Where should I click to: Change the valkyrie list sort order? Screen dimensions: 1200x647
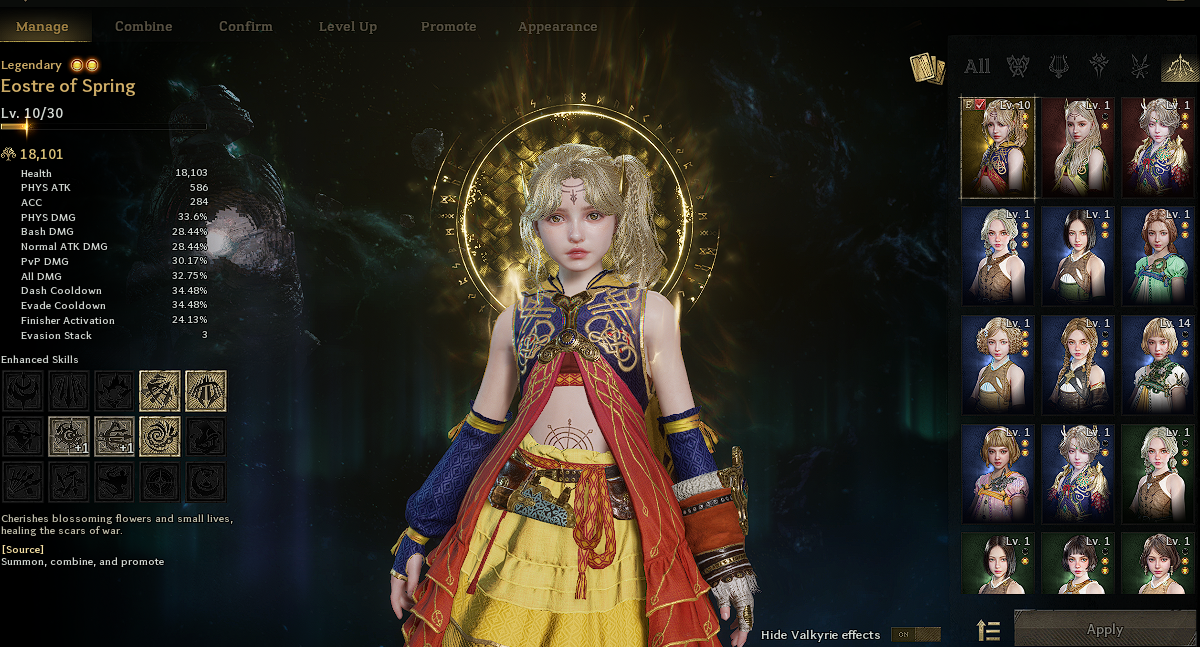point(988,630)
